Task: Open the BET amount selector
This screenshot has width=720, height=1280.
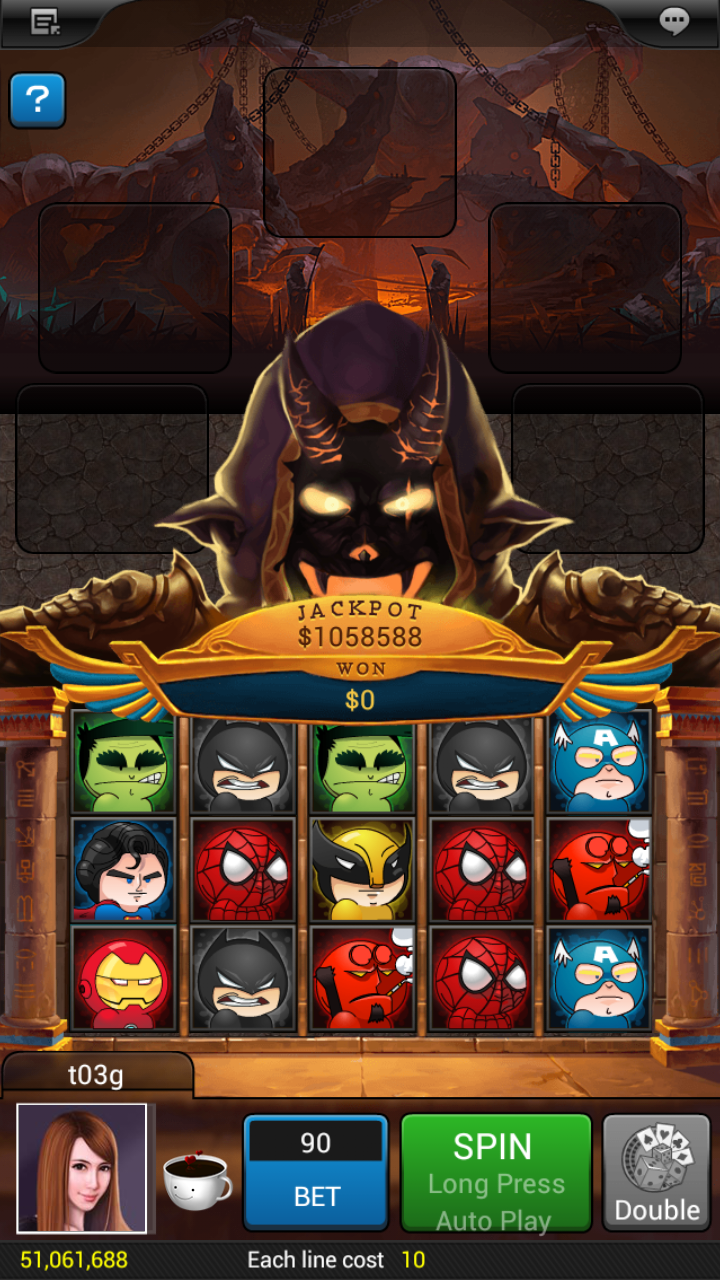Action: click(x=315, y=1172)
